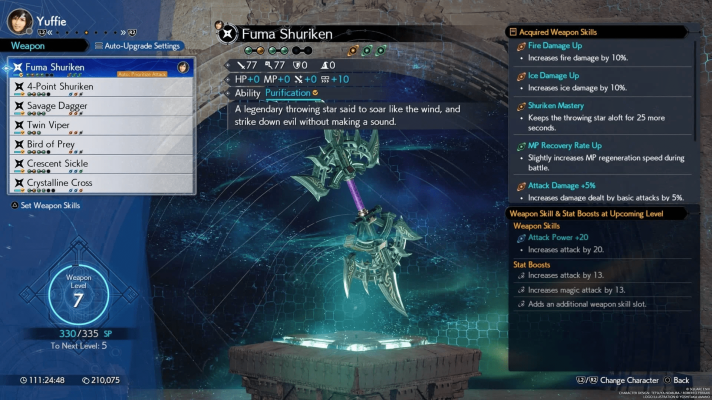712x400 pixels.
Task: Switch to the Weapon tab
Action: pyautogui.click(x=28, y=46)
